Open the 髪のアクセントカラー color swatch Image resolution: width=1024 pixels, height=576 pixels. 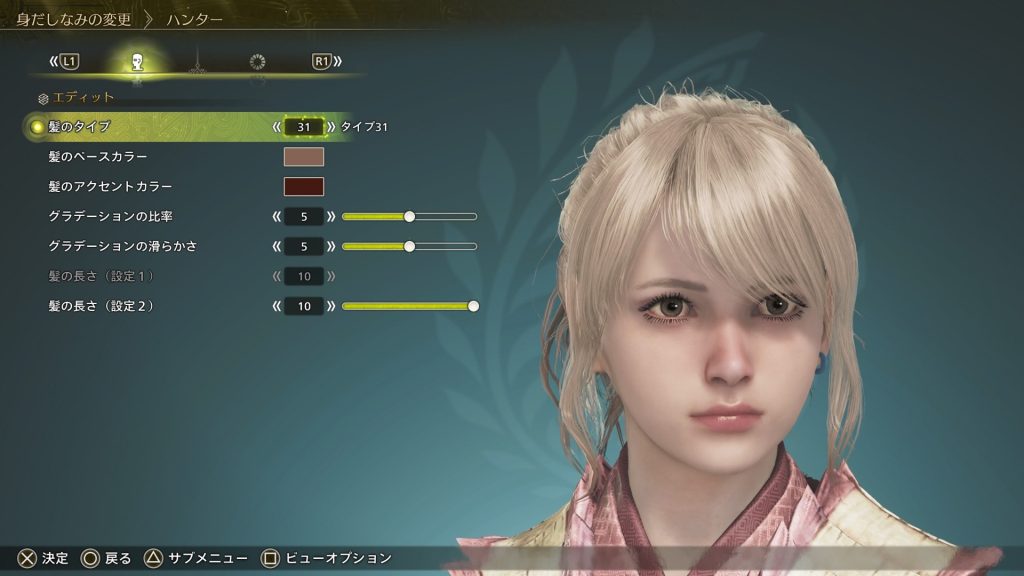click(304, 187)
